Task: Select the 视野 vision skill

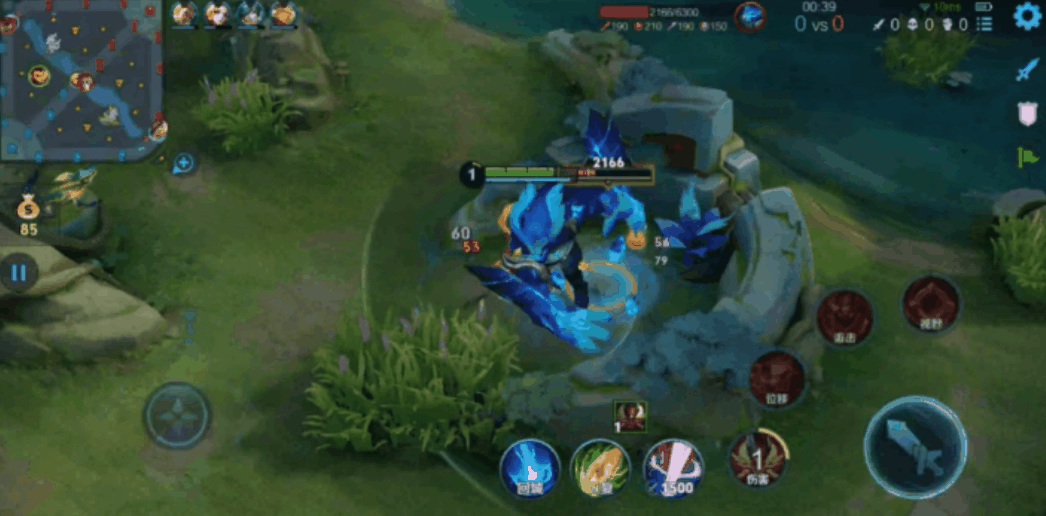Action: pos(930,305)
